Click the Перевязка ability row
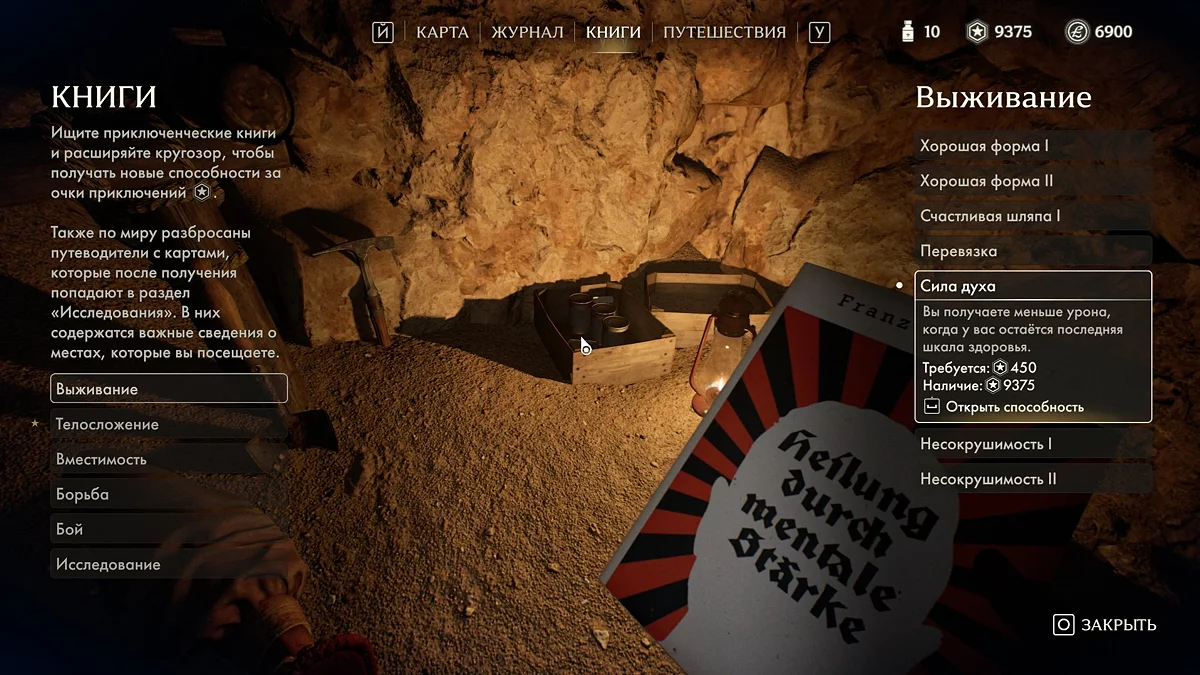Screen dimensions: 1200x675 pos(1032,251)
